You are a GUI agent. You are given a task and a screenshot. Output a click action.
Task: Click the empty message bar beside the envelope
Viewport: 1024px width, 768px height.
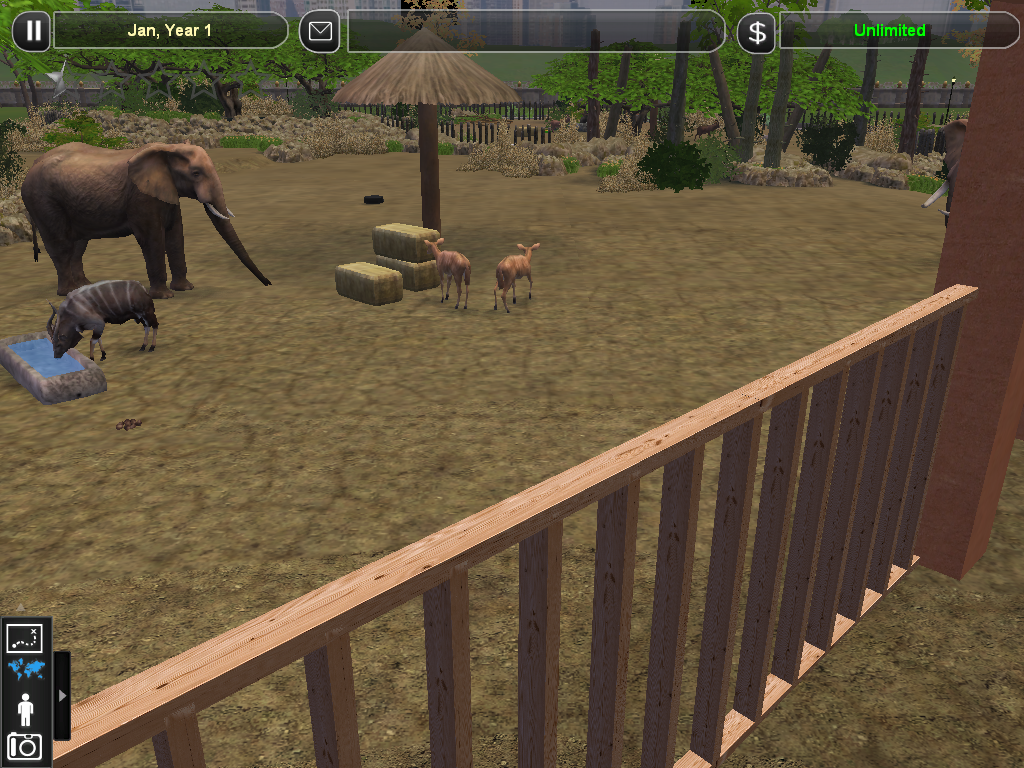tap(535, 31)
